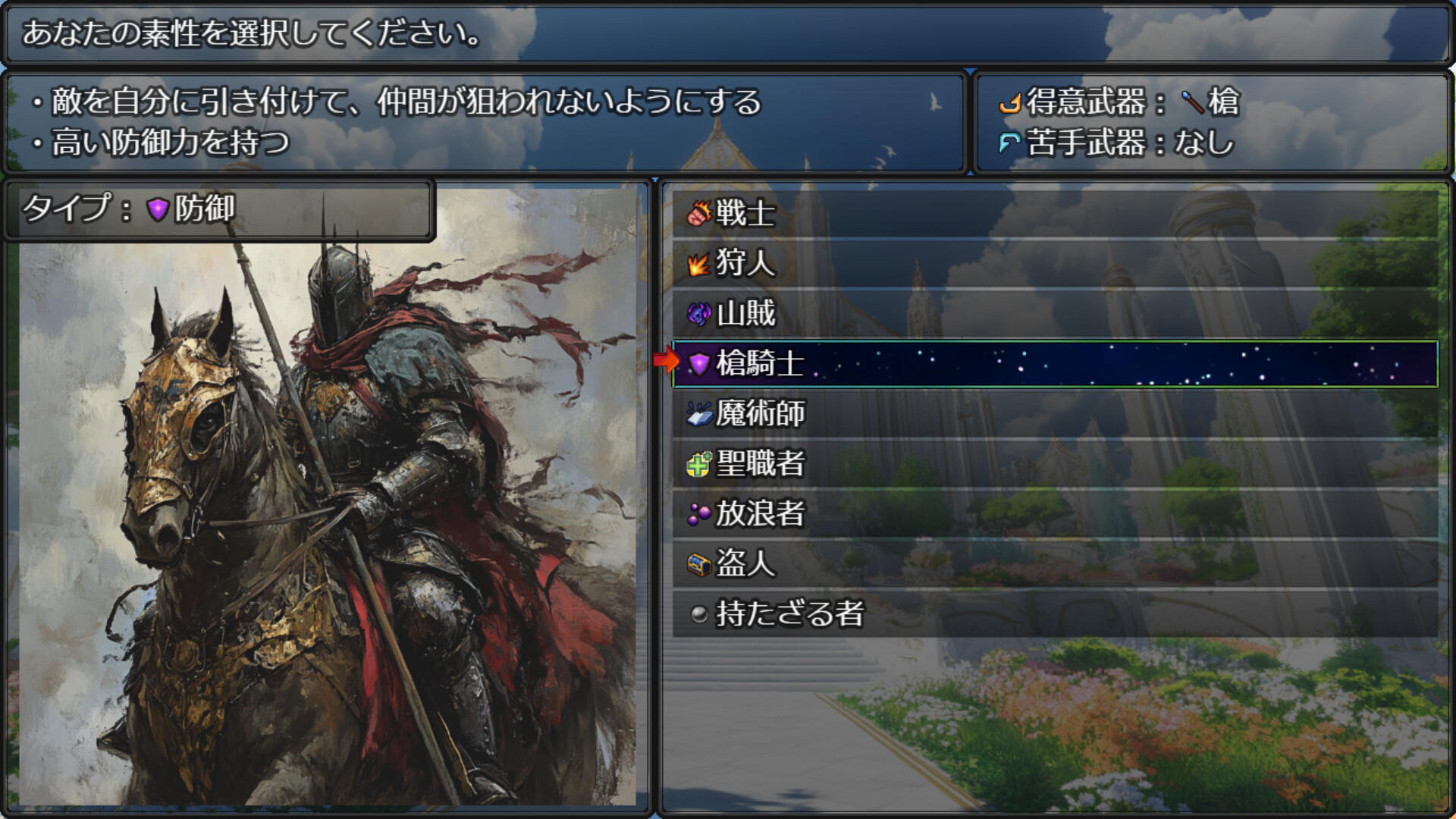Click the spellbook icon next to 魔術師
The width and height of the screenshot is (1456, 819).
(x=698, y=414)
